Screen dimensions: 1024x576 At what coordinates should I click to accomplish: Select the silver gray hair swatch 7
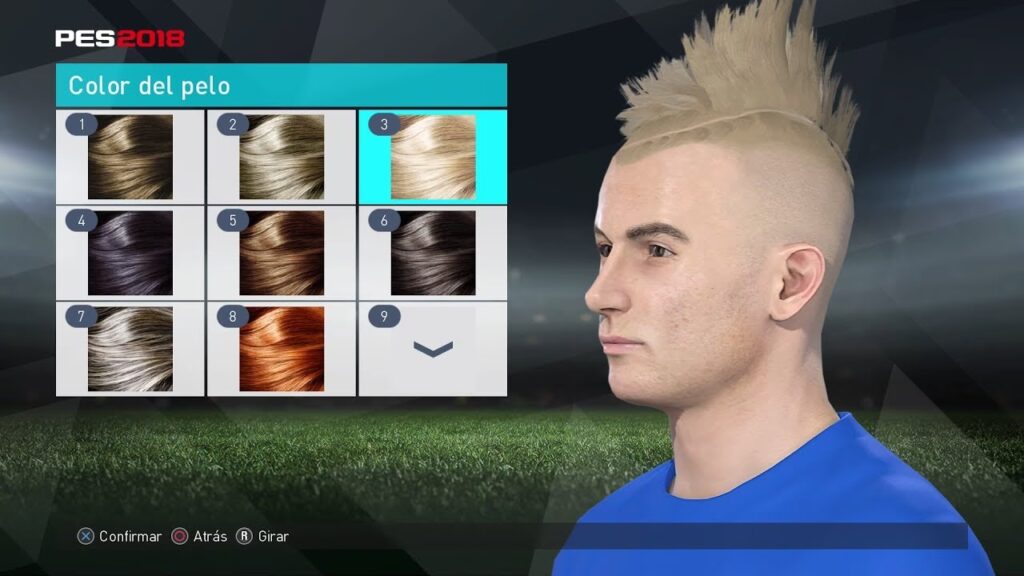130,348
